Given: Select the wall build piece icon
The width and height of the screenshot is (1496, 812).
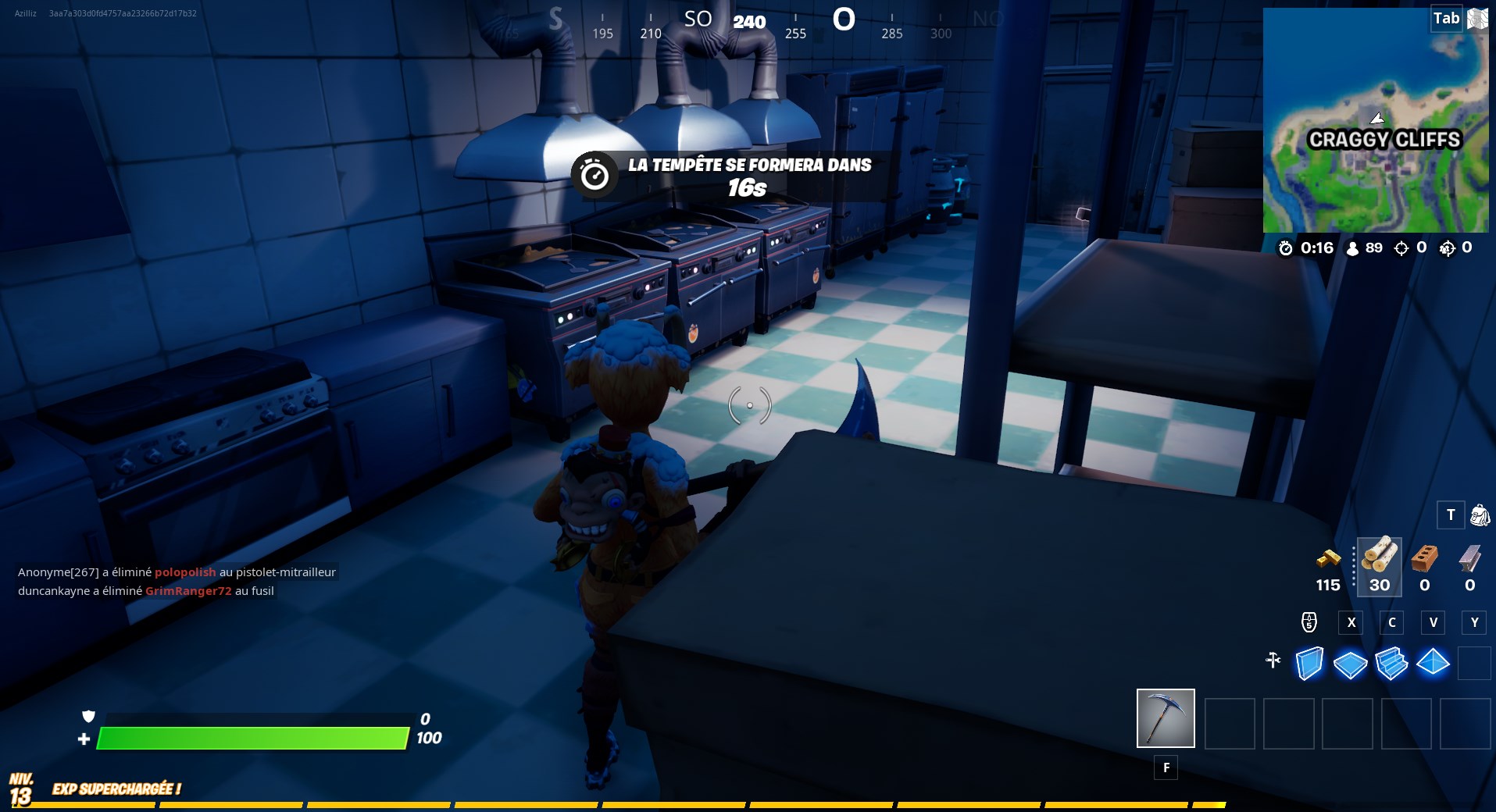Looking at the screenshot, I should (1309, 663).
